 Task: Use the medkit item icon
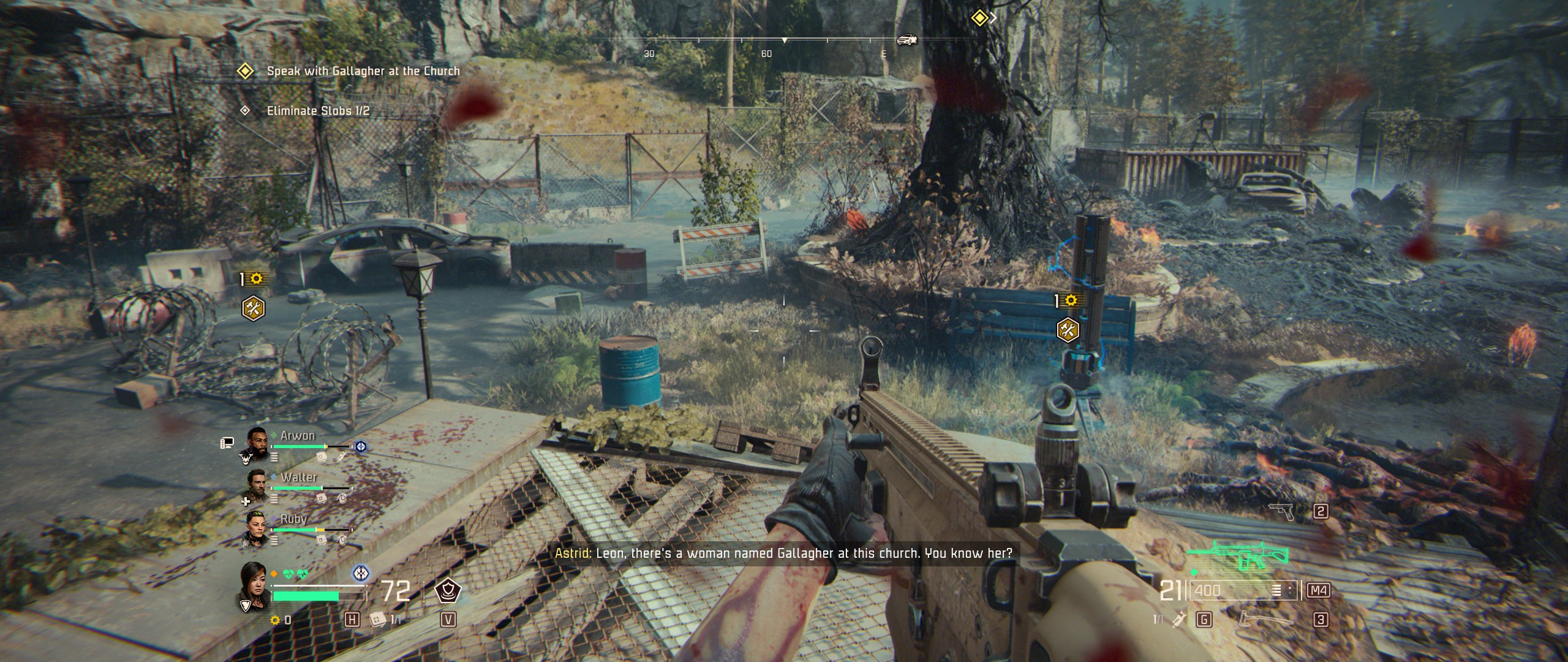tap(377, 620)
